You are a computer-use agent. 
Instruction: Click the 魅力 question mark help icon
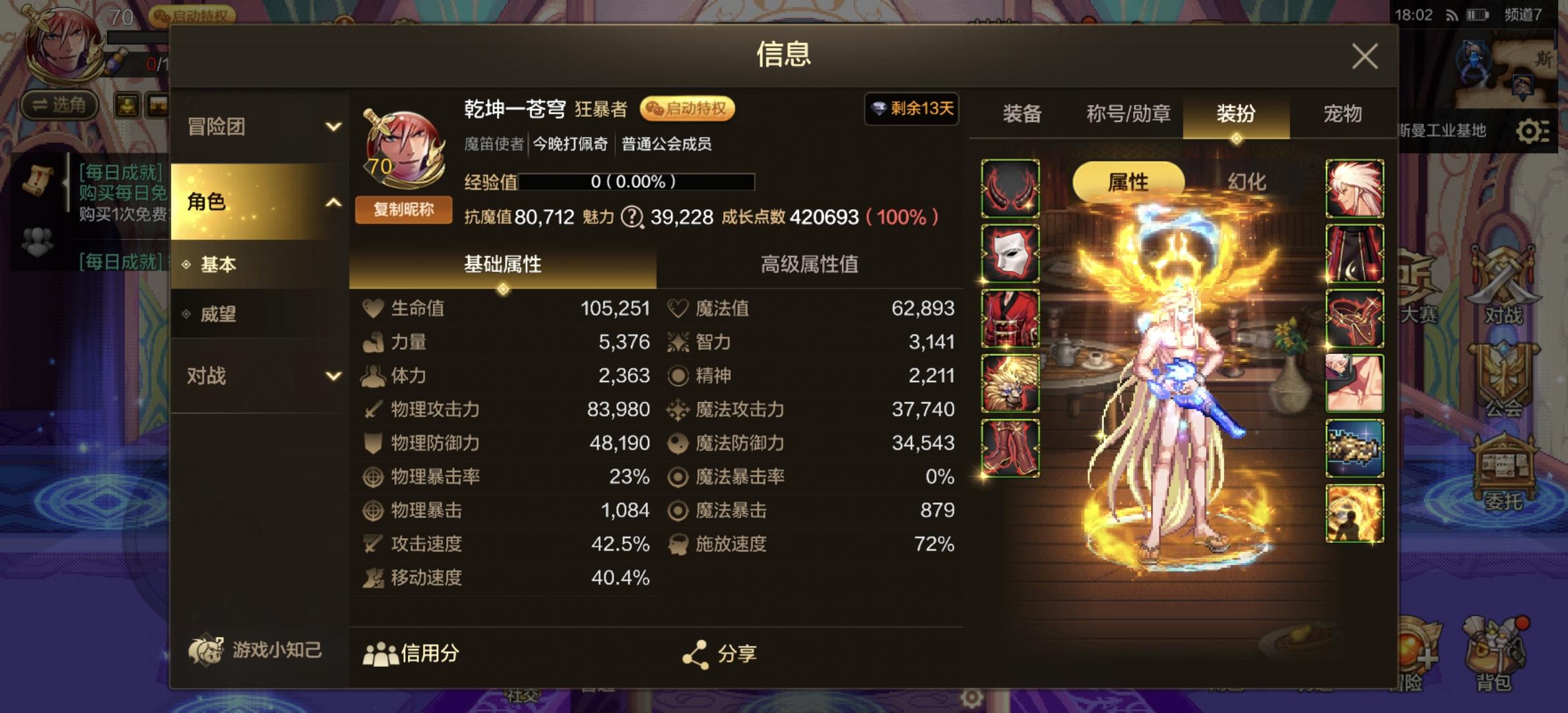634,217
